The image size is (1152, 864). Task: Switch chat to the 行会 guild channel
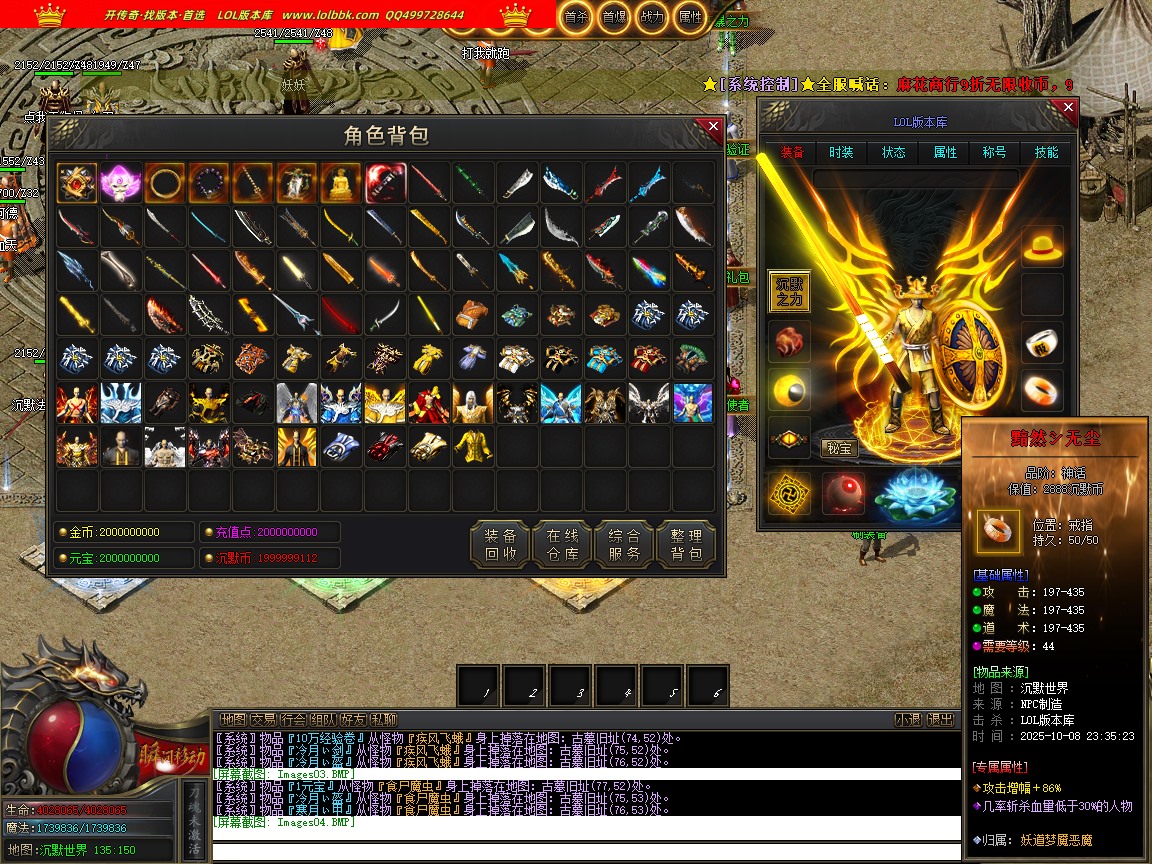click(293, 719)
